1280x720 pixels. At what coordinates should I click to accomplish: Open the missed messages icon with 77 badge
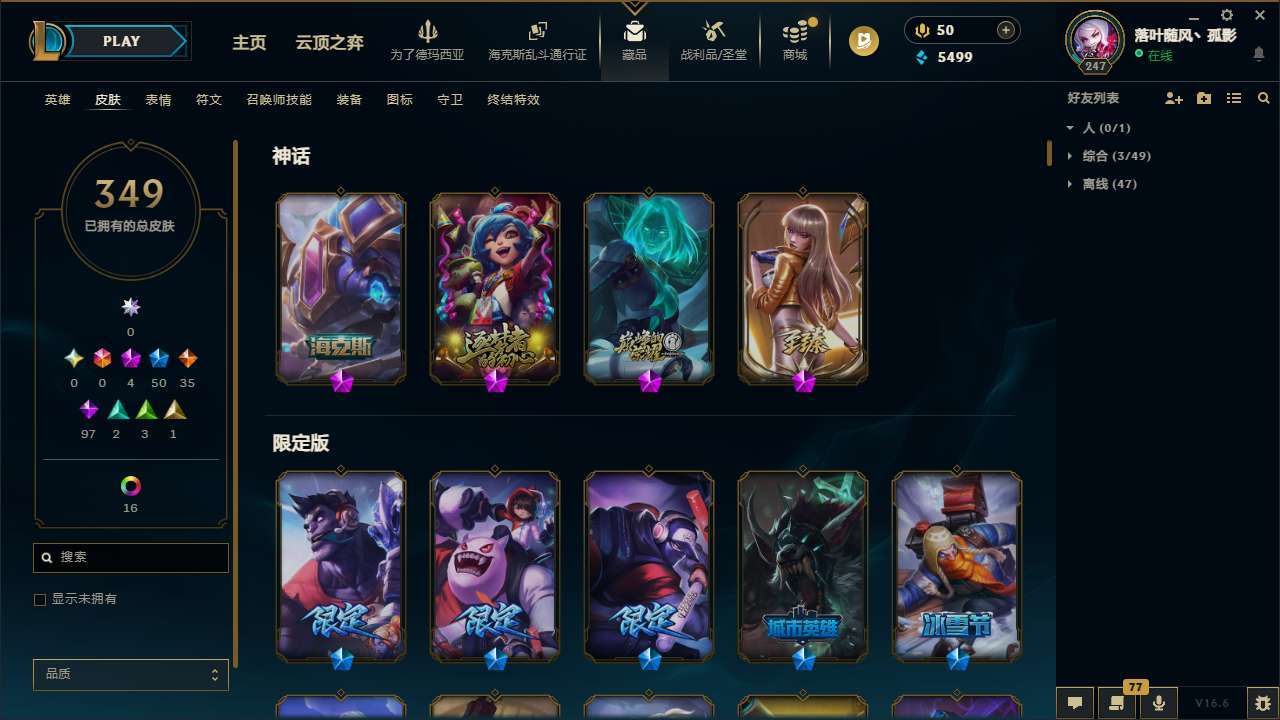[1115, 703]
